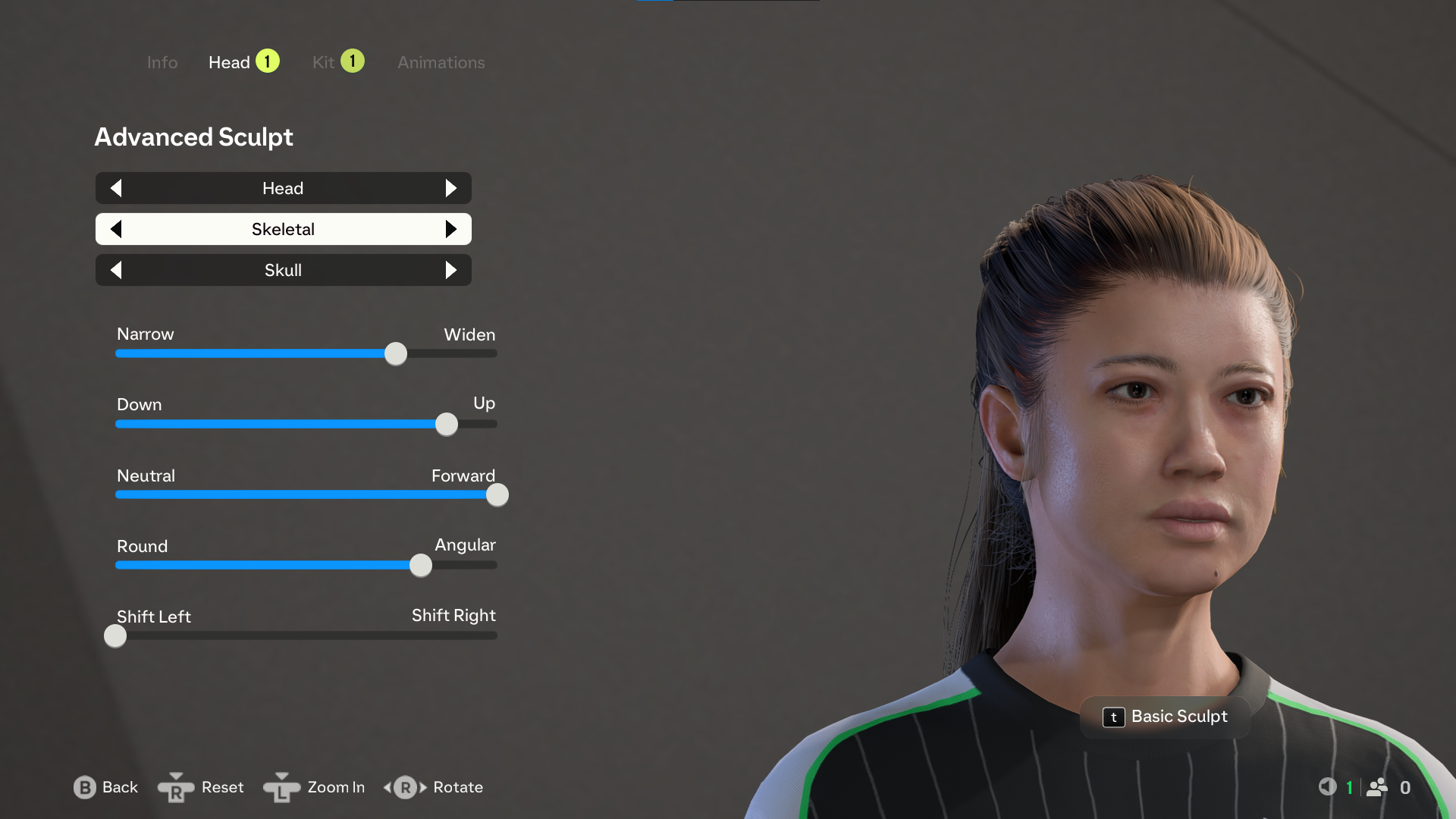Click the Neutral-Forward slider handle
This screenshot has width=1456, height=819.
(x=497, y=494)
